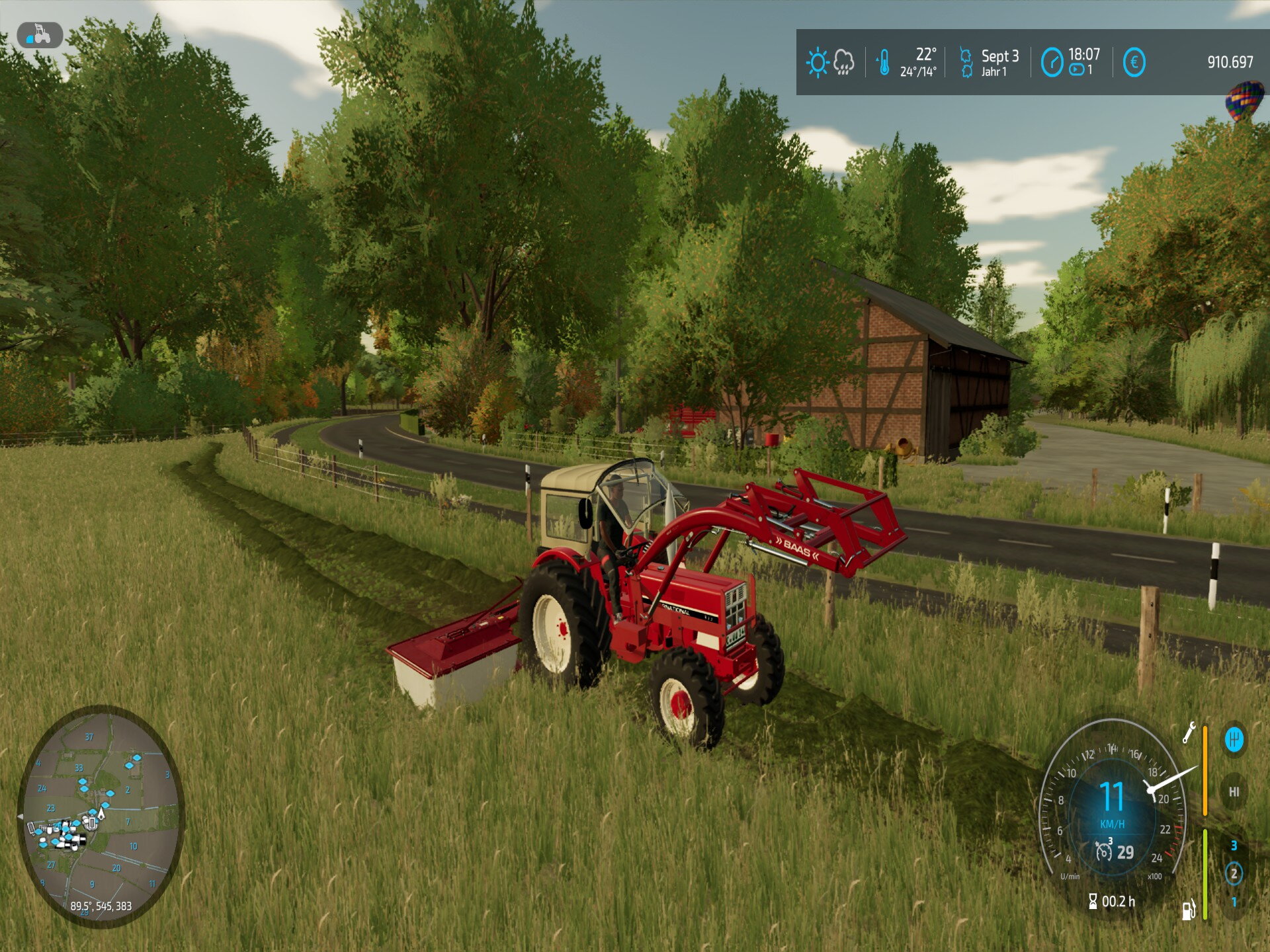The image size is (1270, 952).
Task: Click the tractor vehicle icon
Action: (x=40, y=35)
